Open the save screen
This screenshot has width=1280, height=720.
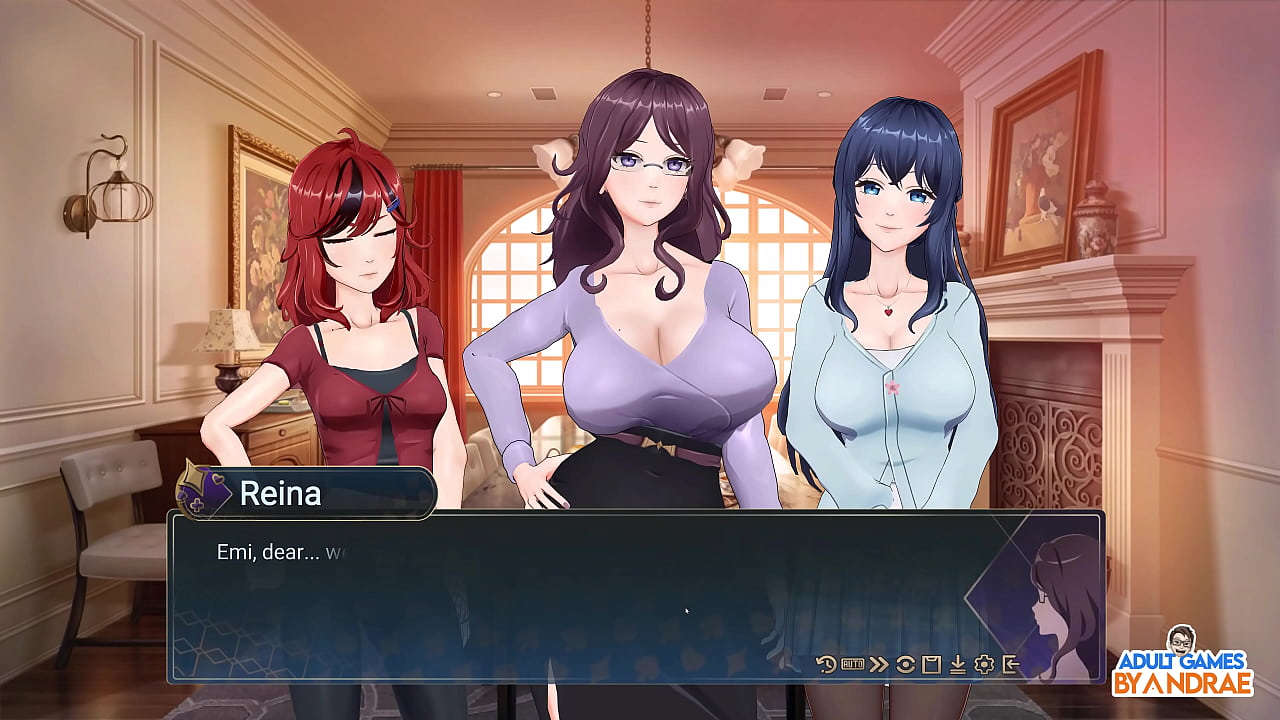point(931,666)
